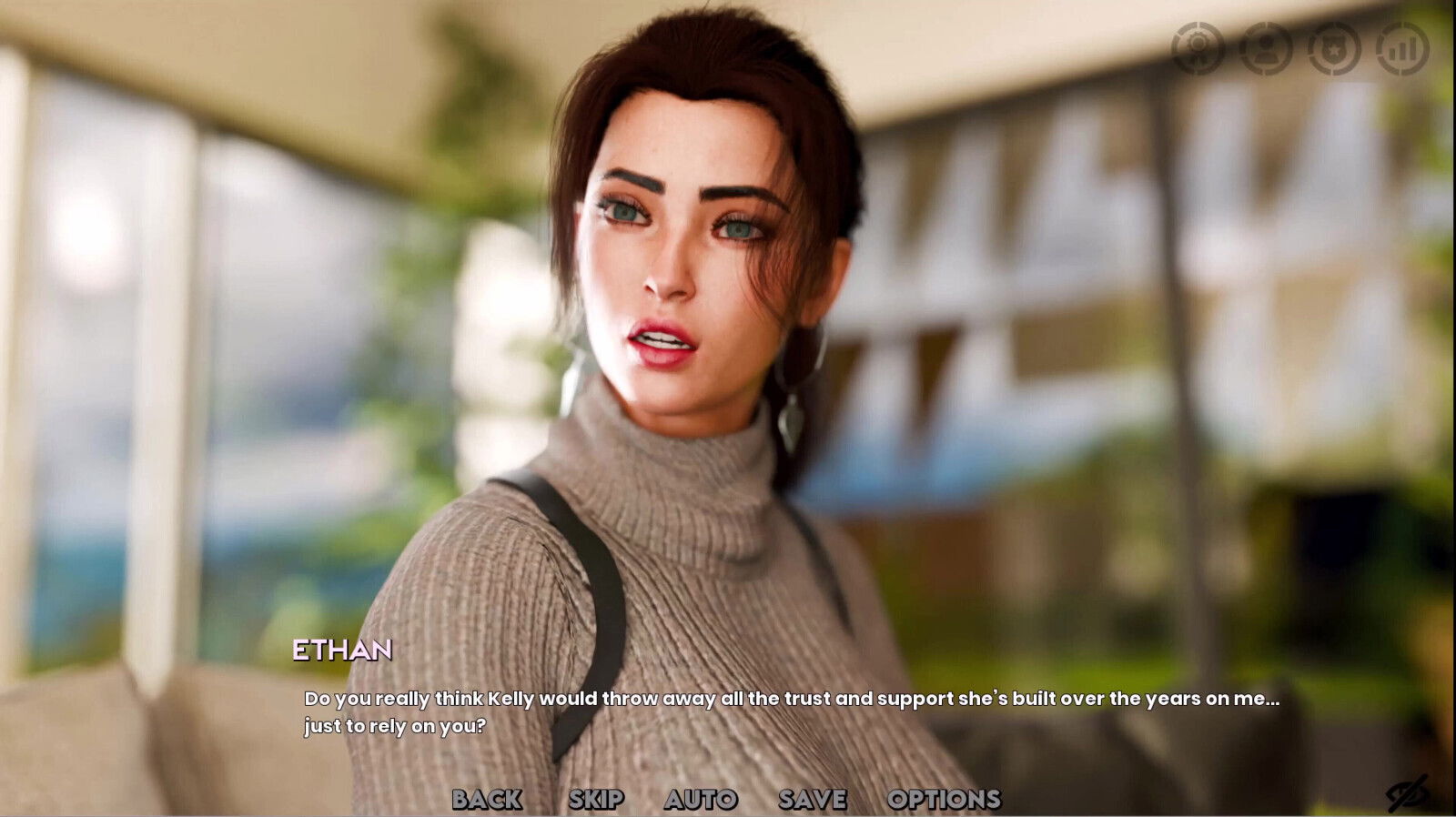Click the person silhouette icon
The height and width of the screenshot is (817, 1456).
[x=1265, y=50]
